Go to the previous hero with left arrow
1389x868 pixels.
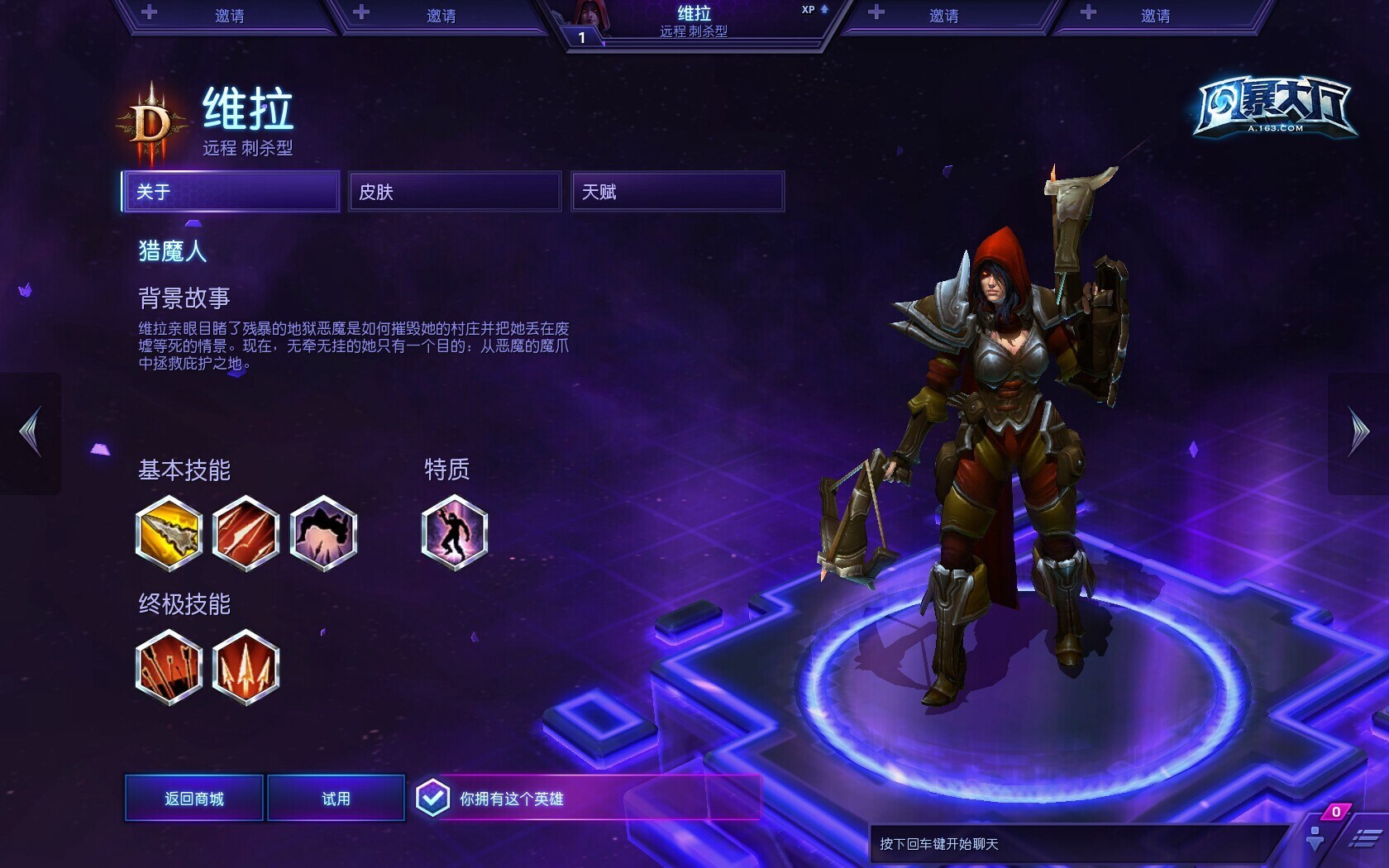click(x=31, y=432)
